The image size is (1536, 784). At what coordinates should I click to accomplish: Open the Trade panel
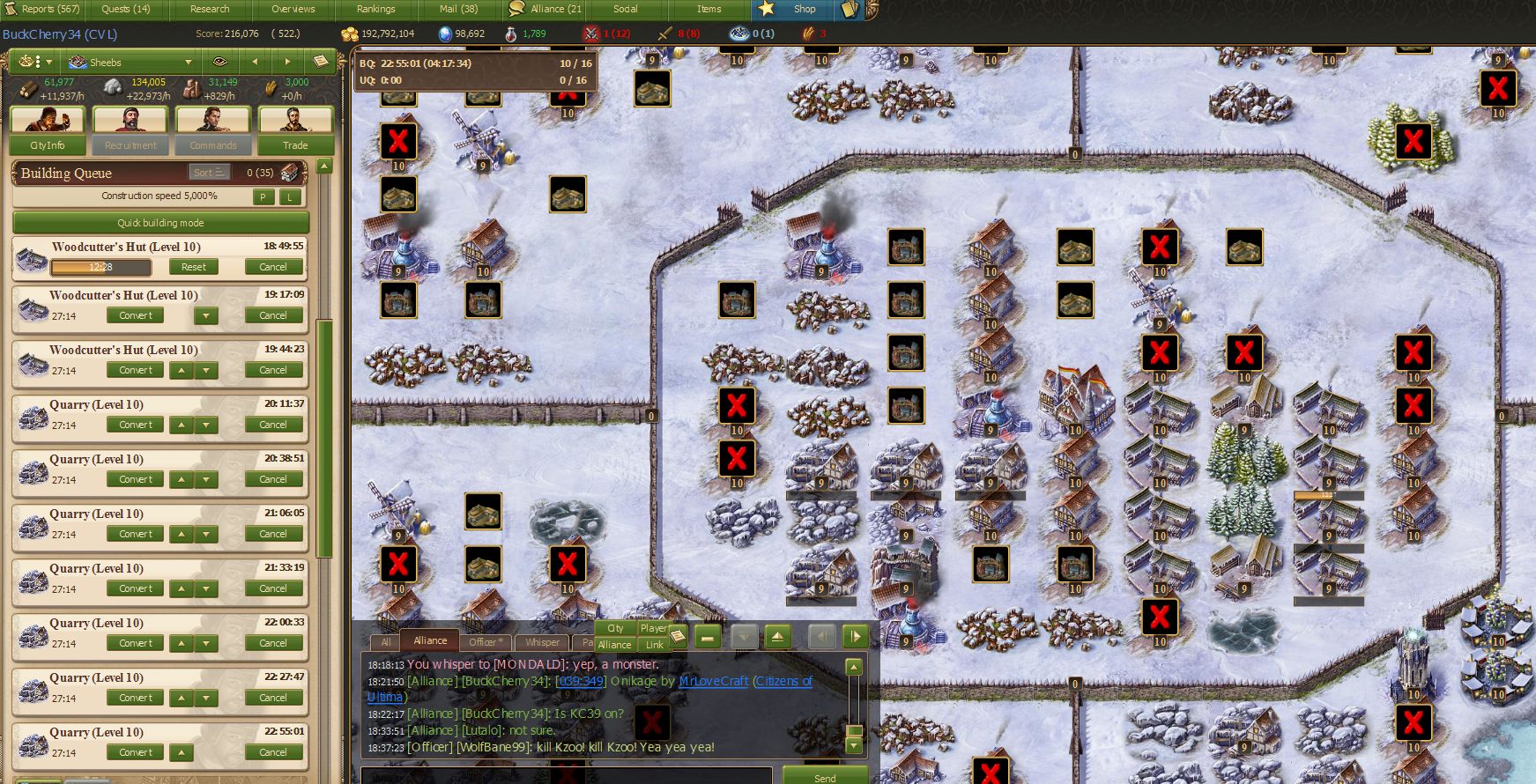point(295,145)
